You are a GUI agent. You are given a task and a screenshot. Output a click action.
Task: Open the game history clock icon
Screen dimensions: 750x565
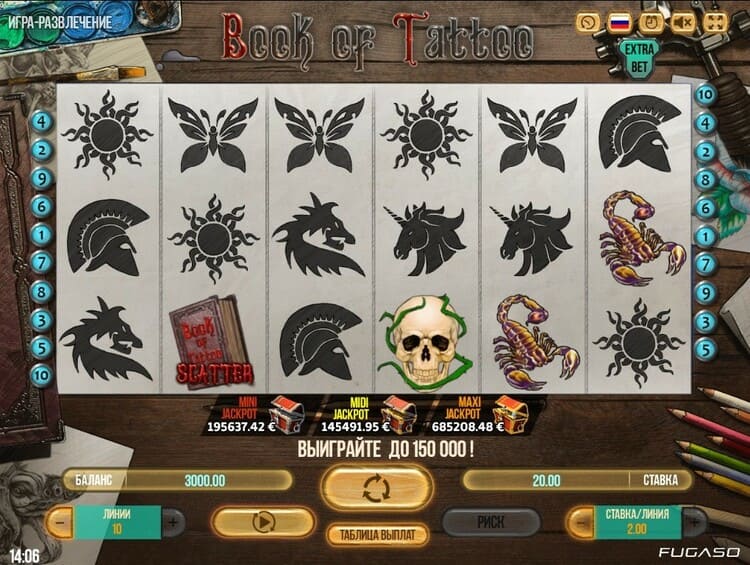click(x=589, y=21)
